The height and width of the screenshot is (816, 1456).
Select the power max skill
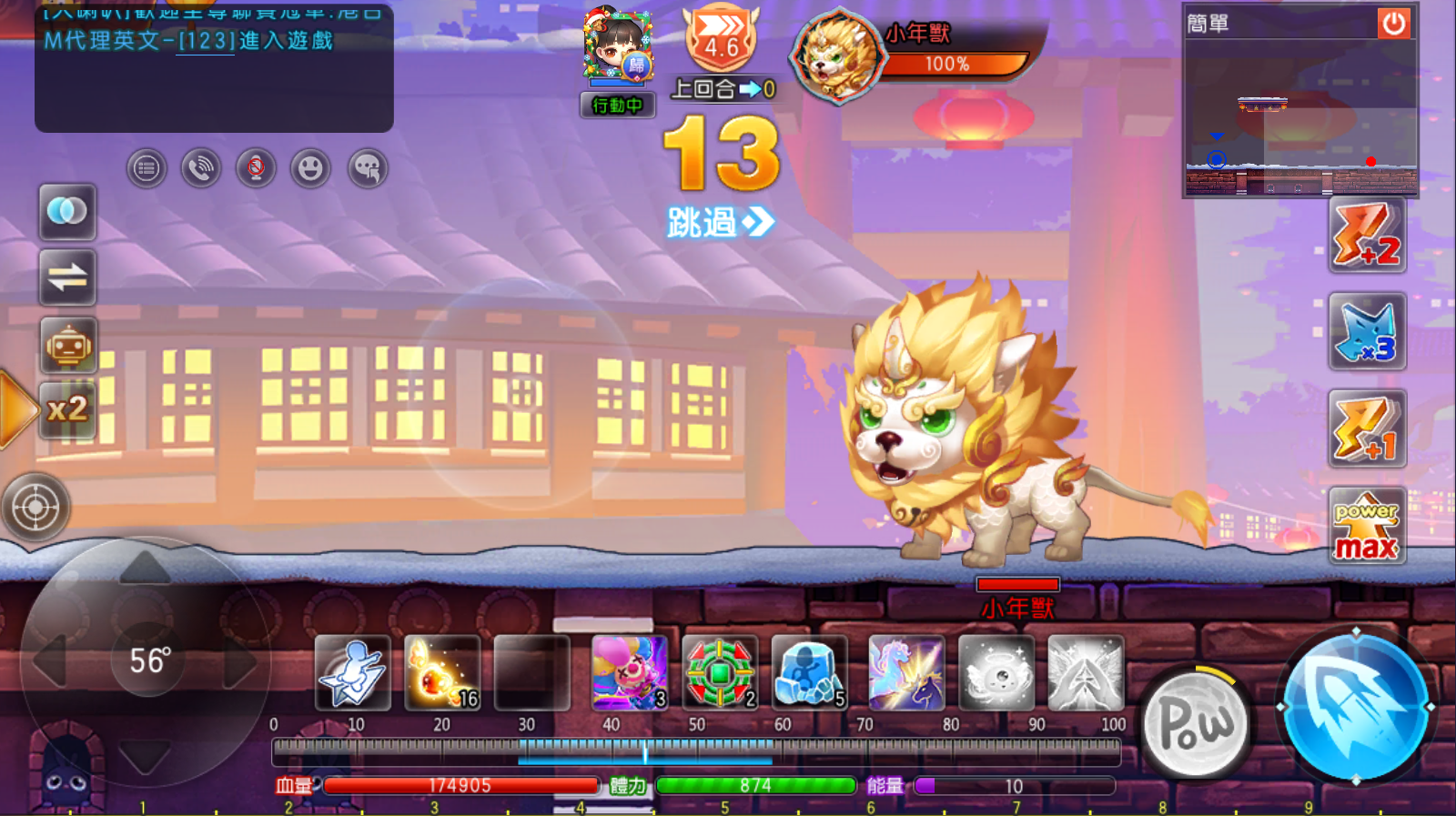pyautogui.click(x=1367, y=527)
